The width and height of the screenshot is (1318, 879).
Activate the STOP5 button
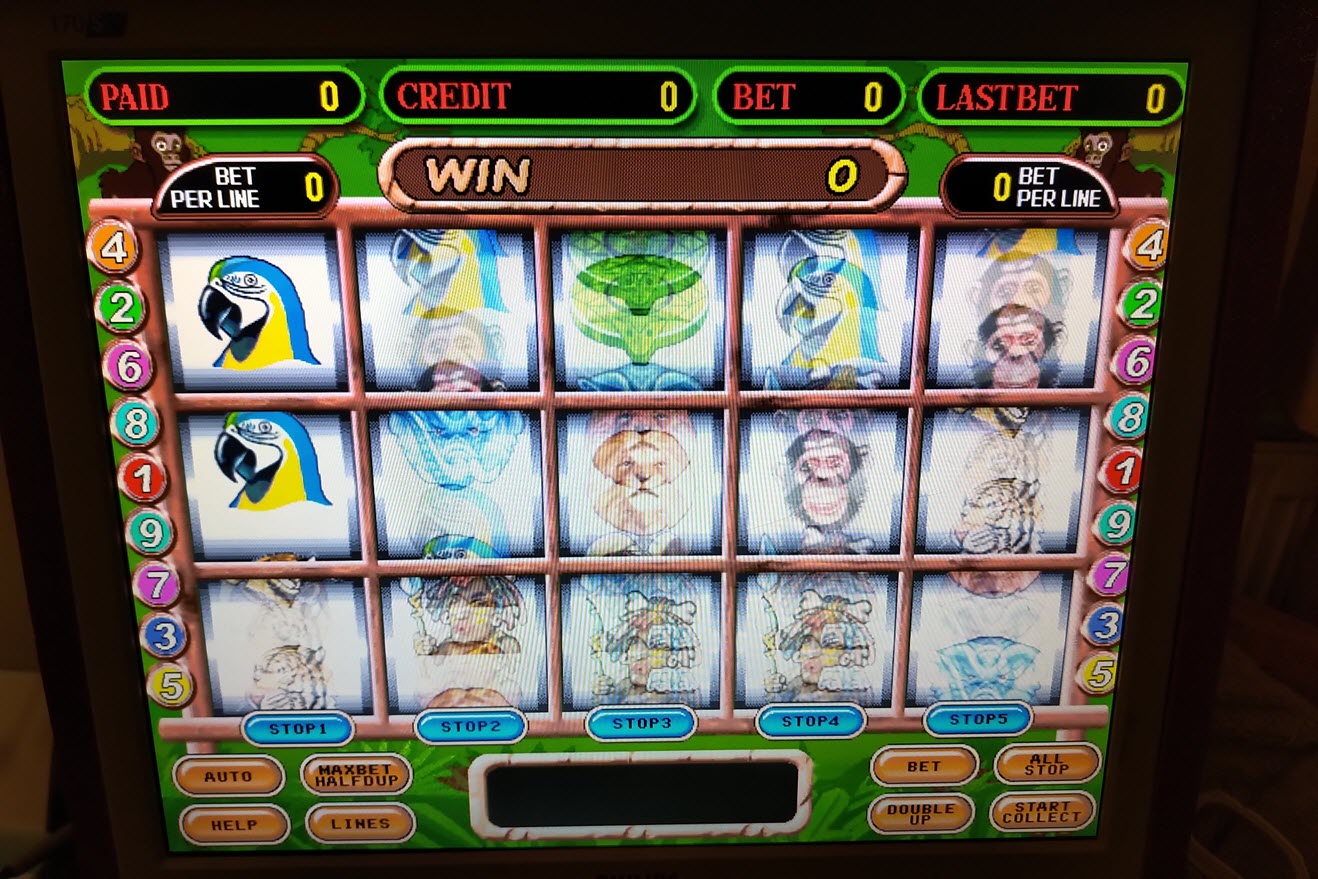pos(977,718)
